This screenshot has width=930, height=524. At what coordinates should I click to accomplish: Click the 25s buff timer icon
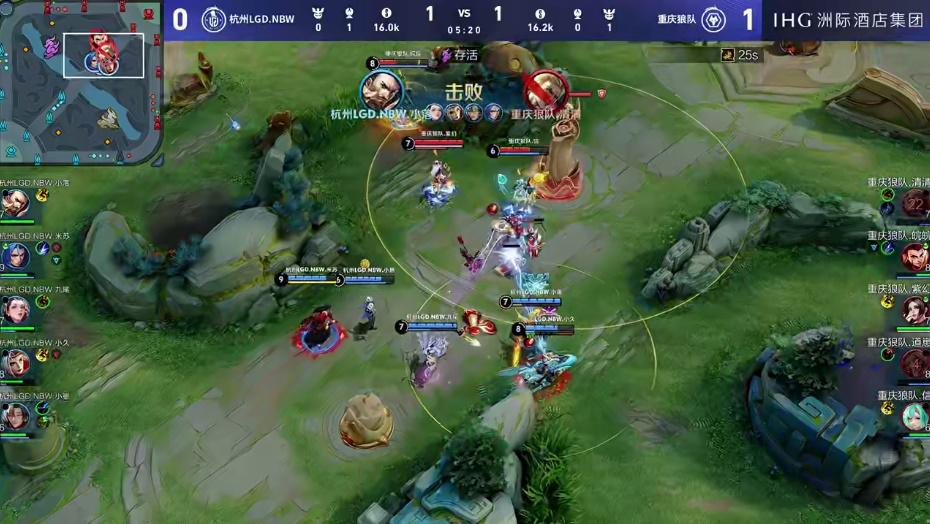coord(726,55)
